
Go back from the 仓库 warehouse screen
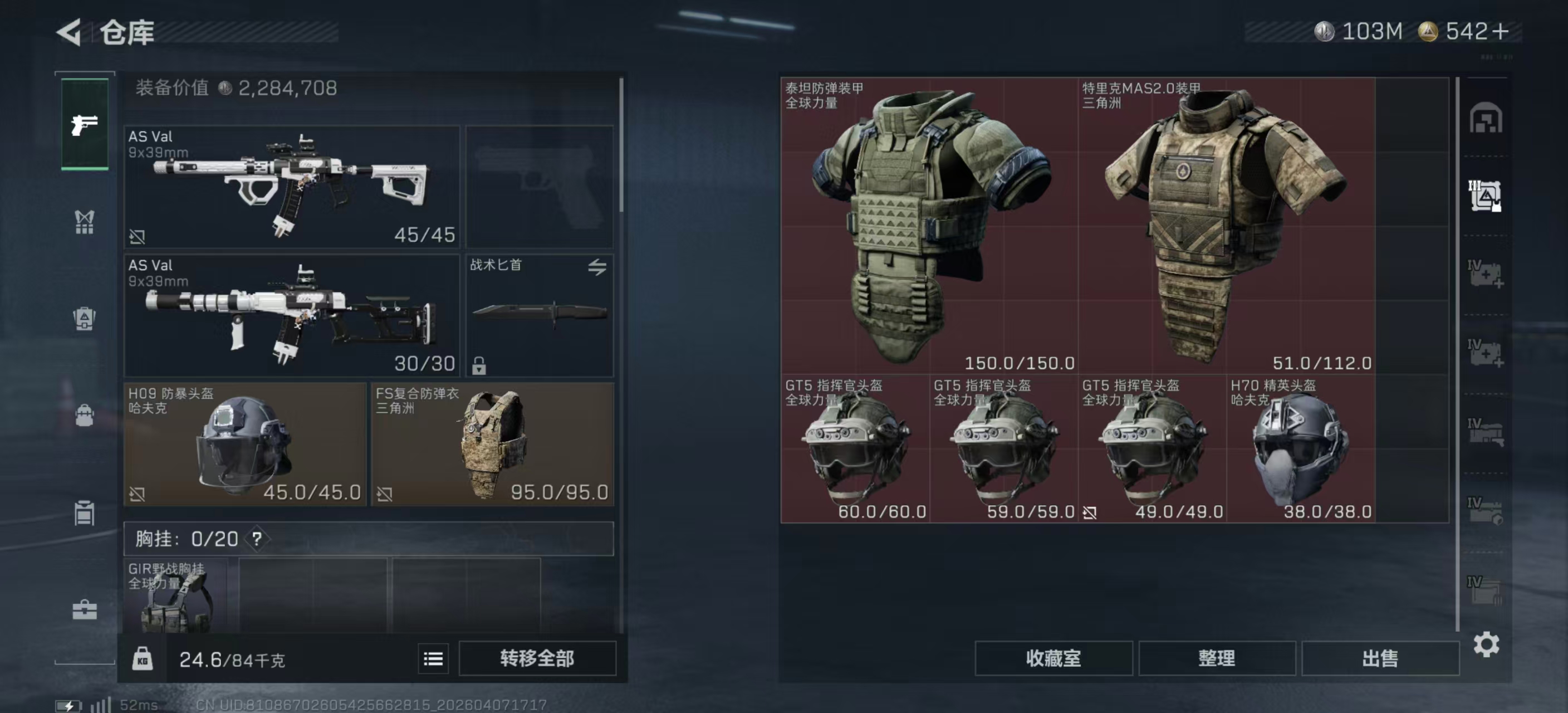[70, 32]
